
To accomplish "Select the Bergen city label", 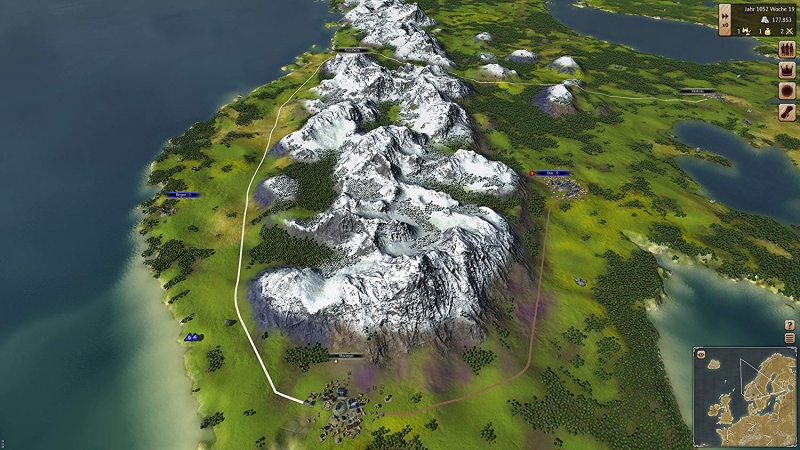I will pyautogui.click(x=181, y=194).
